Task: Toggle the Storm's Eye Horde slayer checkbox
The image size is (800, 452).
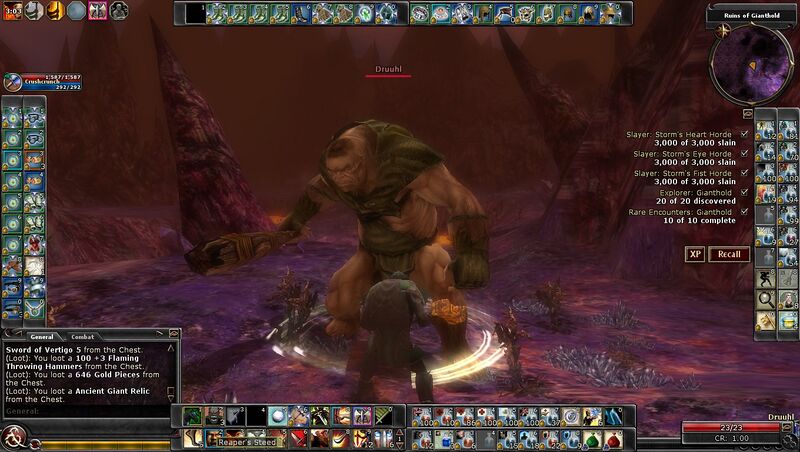Action: tap(745, 153)
